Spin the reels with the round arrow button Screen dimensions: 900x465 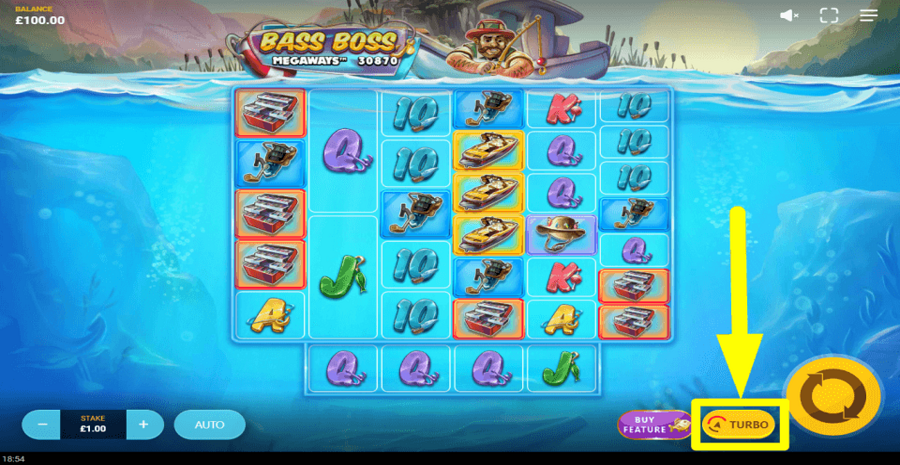832,398
